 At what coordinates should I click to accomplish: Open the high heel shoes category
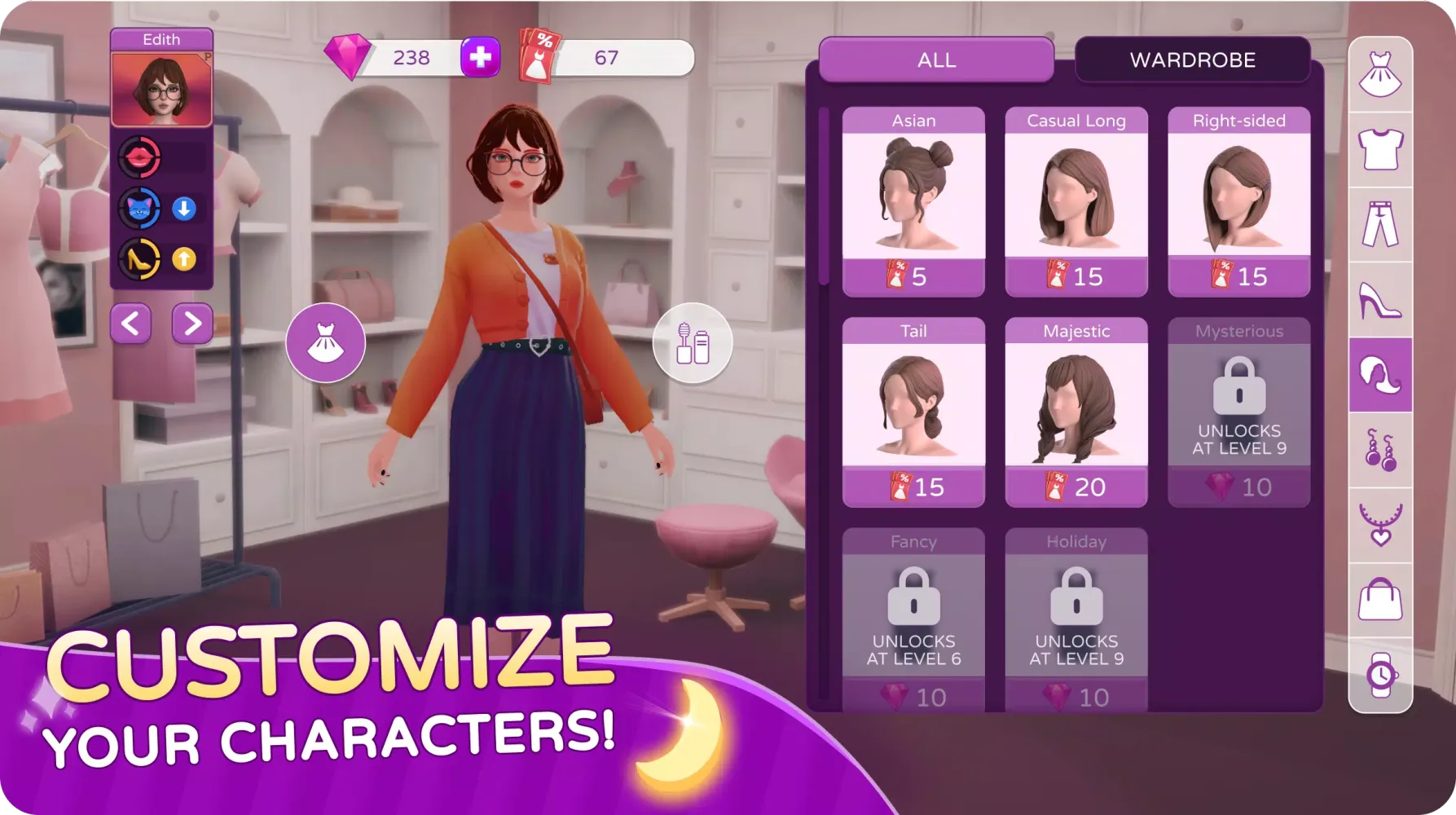1381,302
